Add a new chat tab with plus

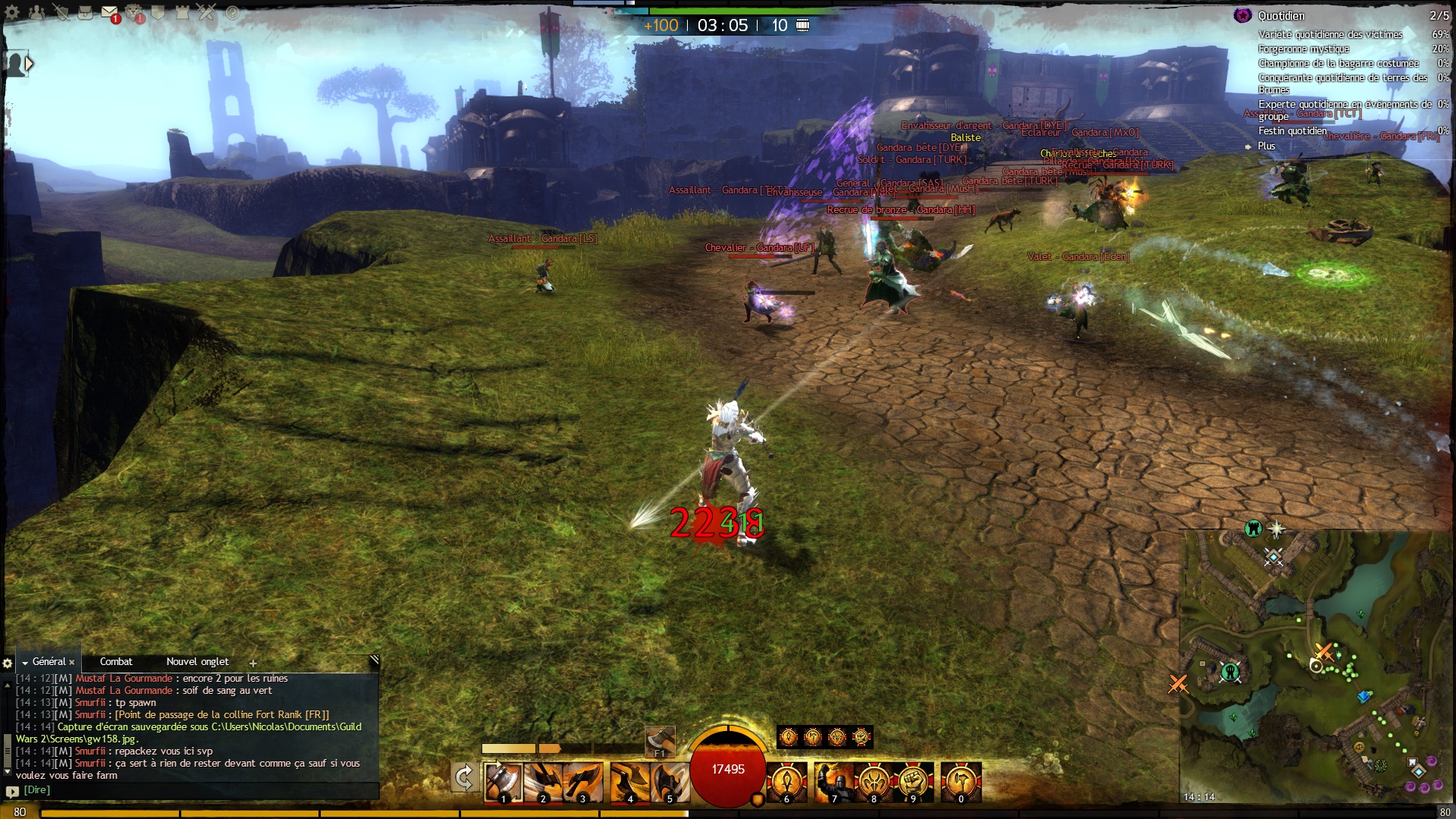pyautogui.click(x=253, y=663)
